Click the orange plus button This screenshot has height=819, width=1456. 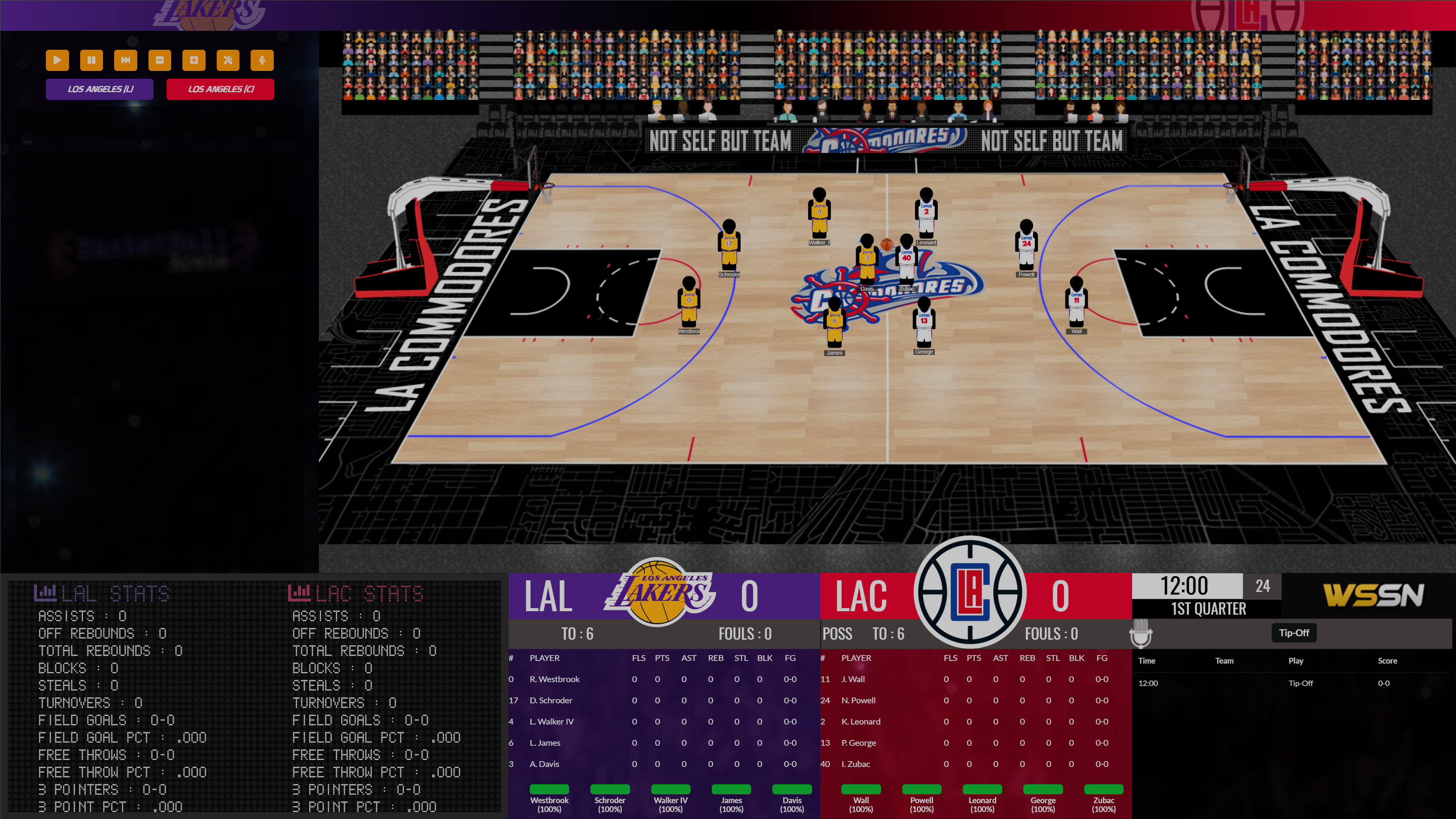tap(194, 60)
